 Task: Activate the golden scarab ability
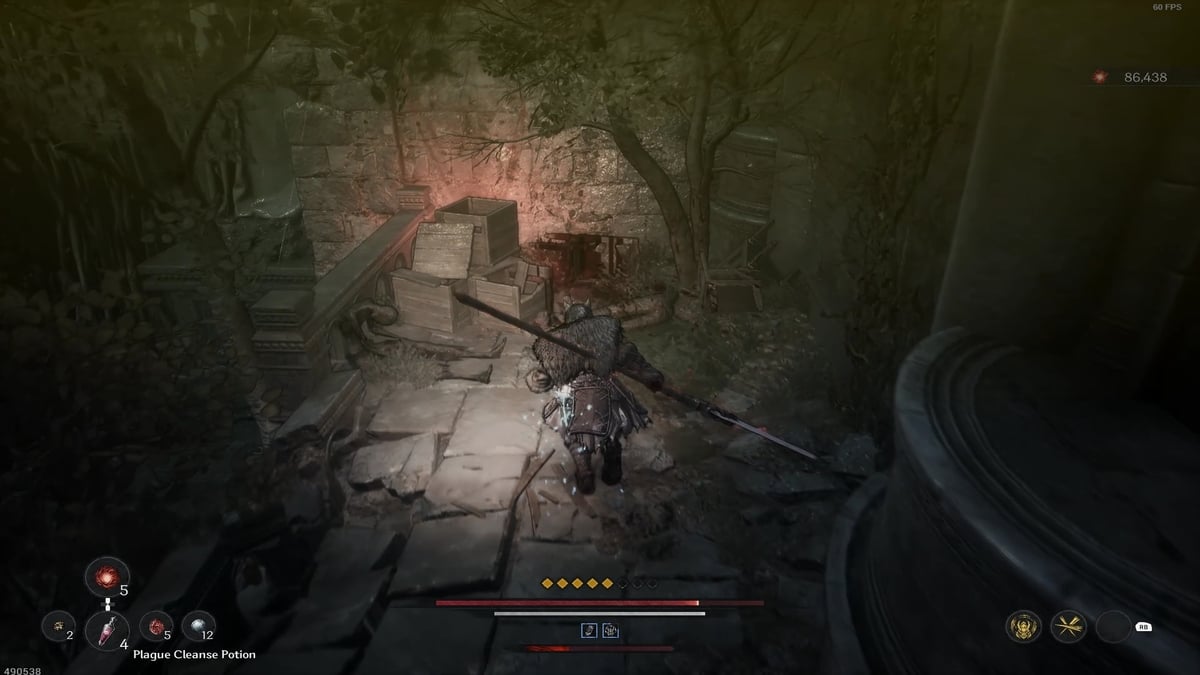1023,627
